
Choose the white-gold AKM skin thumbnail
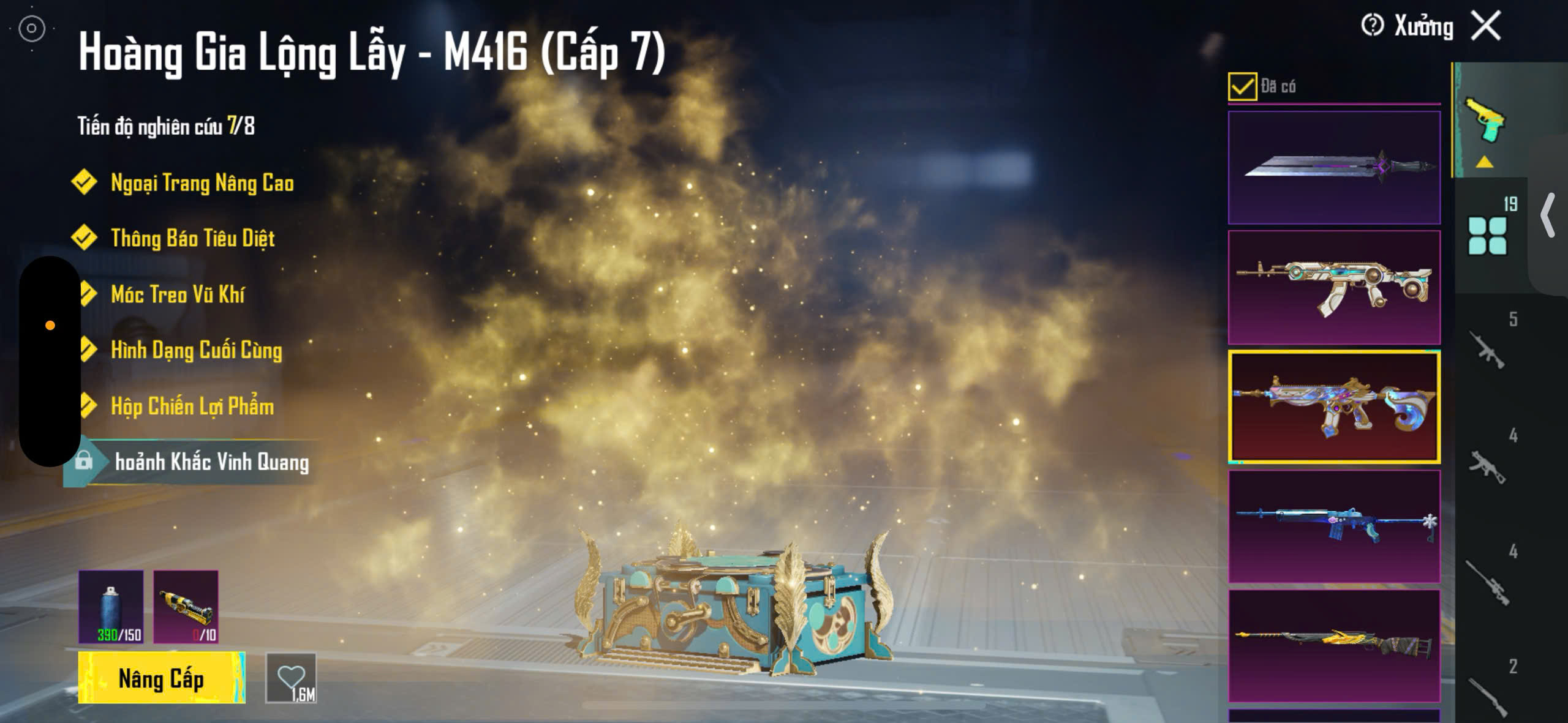[x=1334, y=287]
